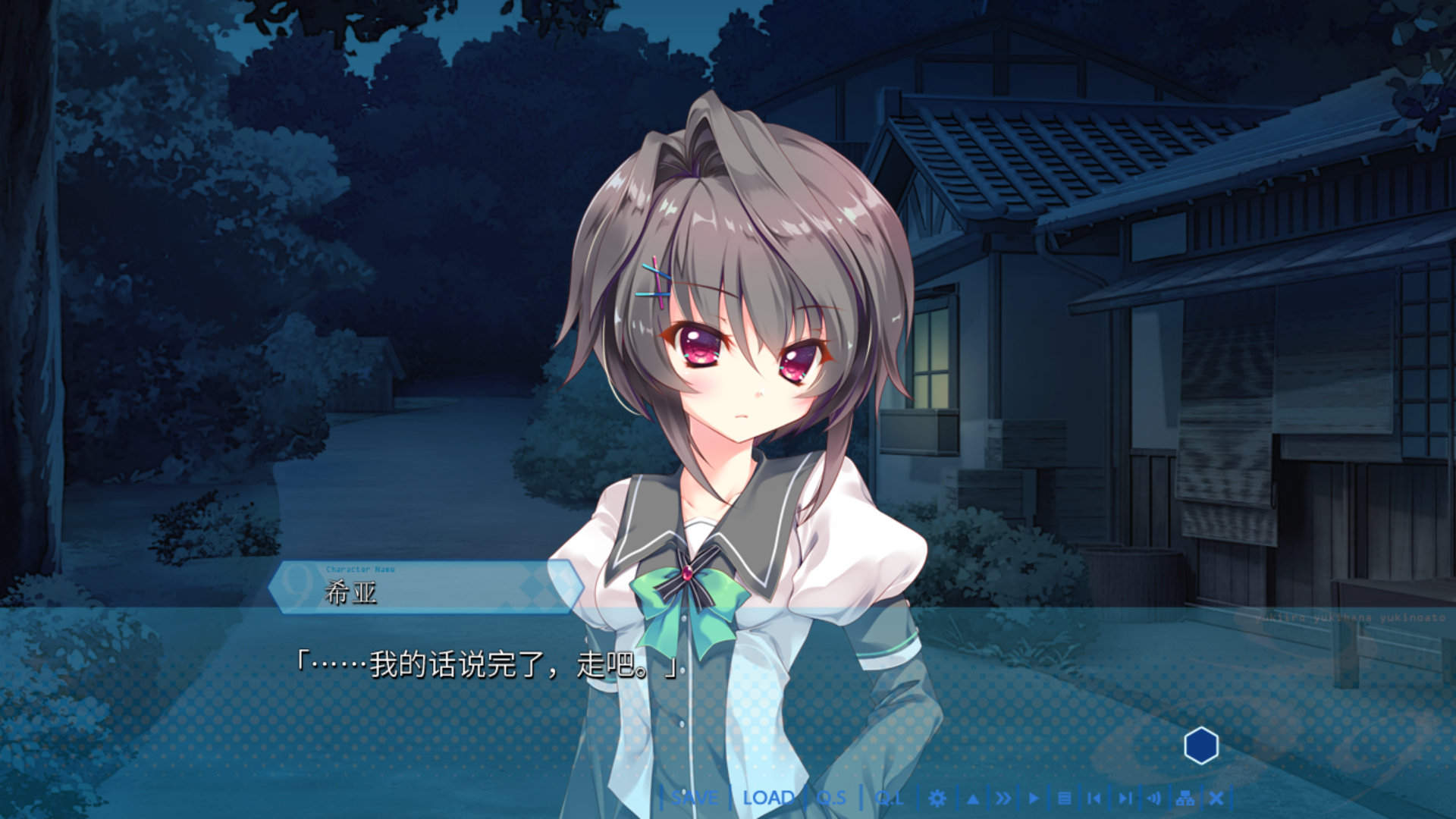Start auto-play with the play triangle
Screen dimensions: 1456x819
click(x=1034, y=798)
